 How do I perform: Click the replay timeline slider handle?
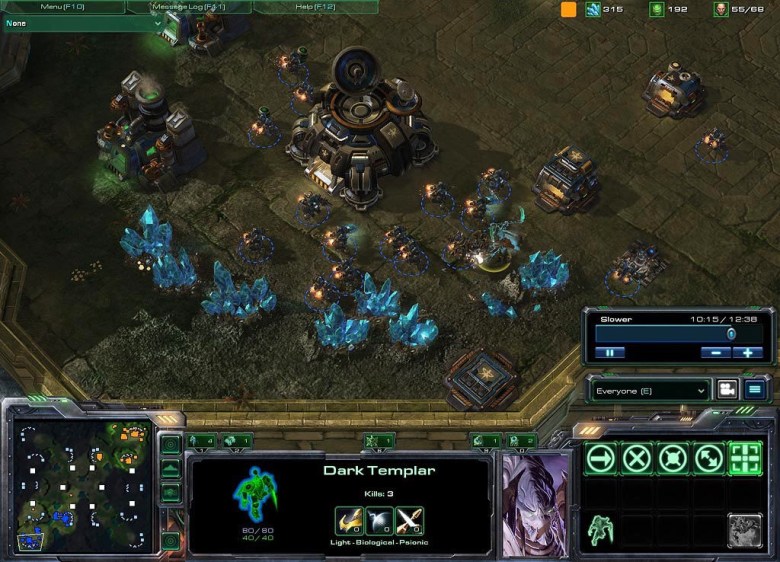pyautogui.click(x=731, y=333)
